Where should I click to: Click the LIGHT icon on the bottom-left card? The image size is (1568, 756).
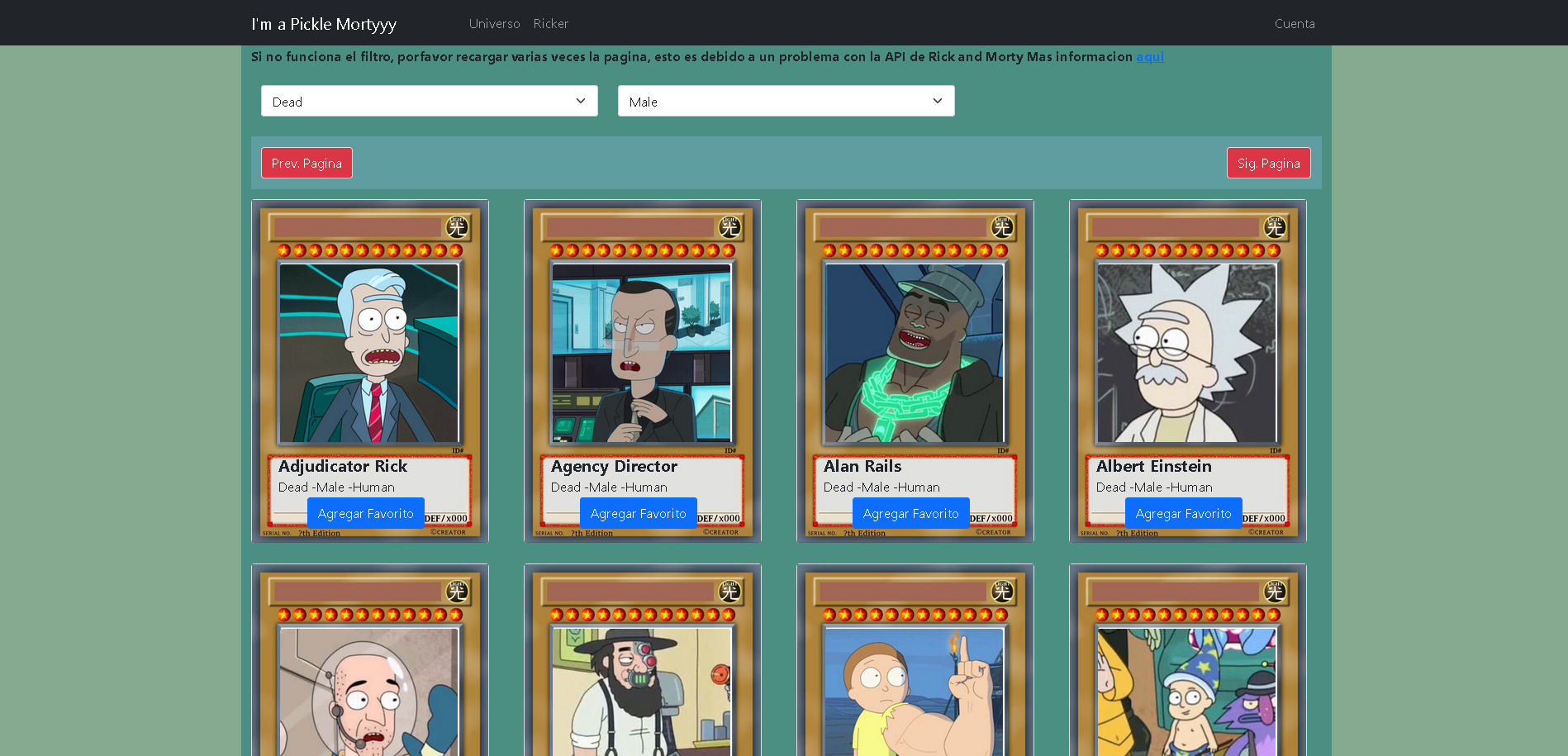click(457, 592)
